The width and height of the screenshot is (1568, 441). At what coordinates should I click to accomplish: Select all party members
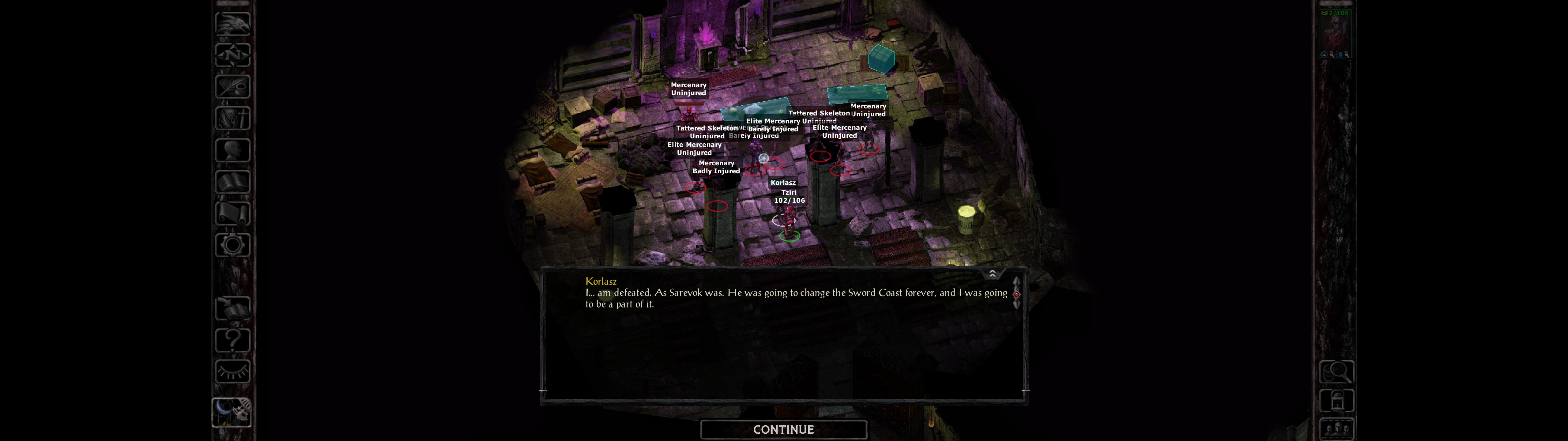(1336, 429)
